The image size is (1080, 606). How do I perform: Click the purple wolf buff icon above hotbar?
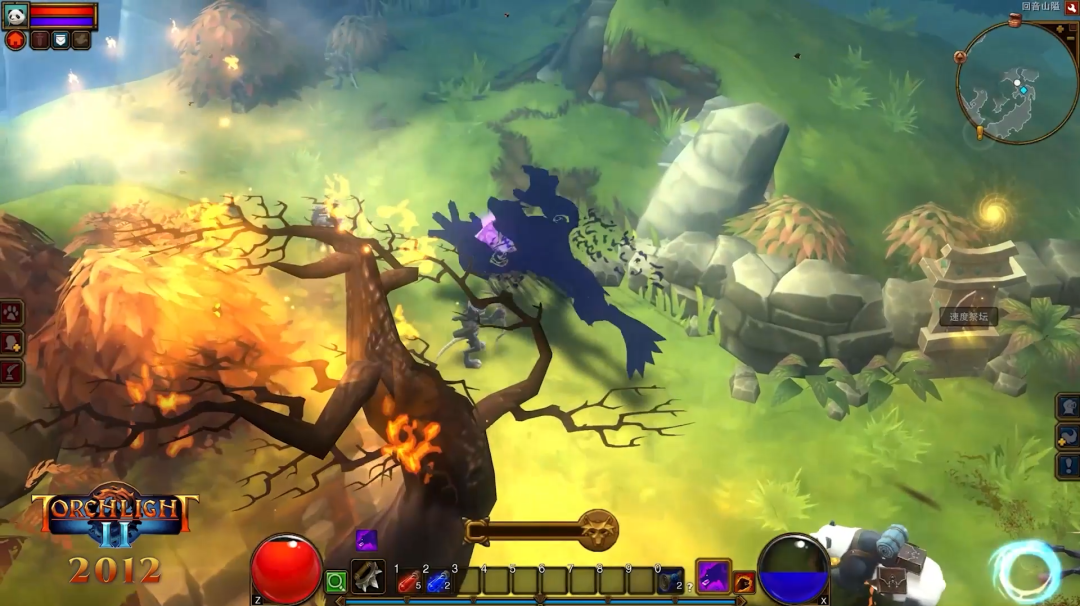click(366, 540)
